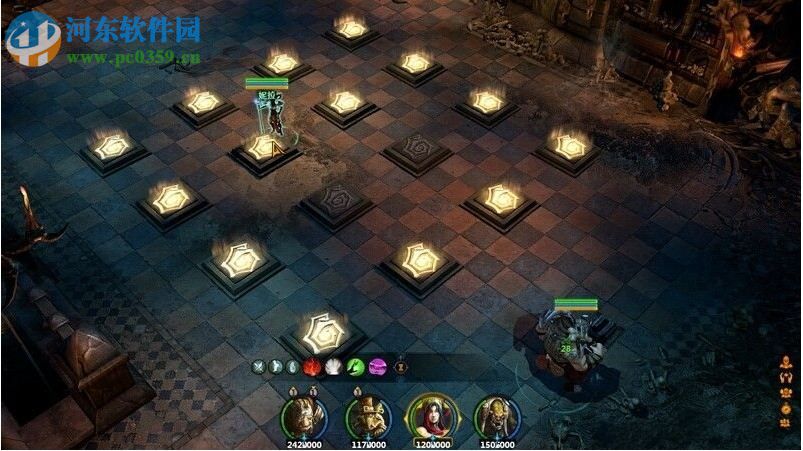Choose the red-haired woman hero portrait

431,415
